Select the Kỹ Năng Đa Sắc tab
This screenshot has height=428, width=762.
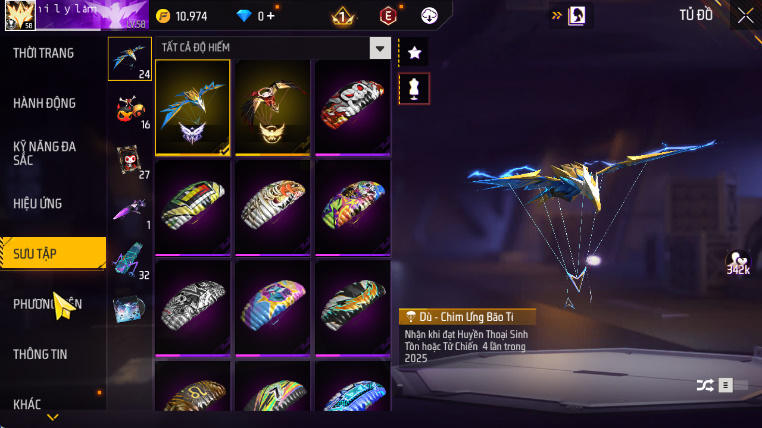(44, 153)
